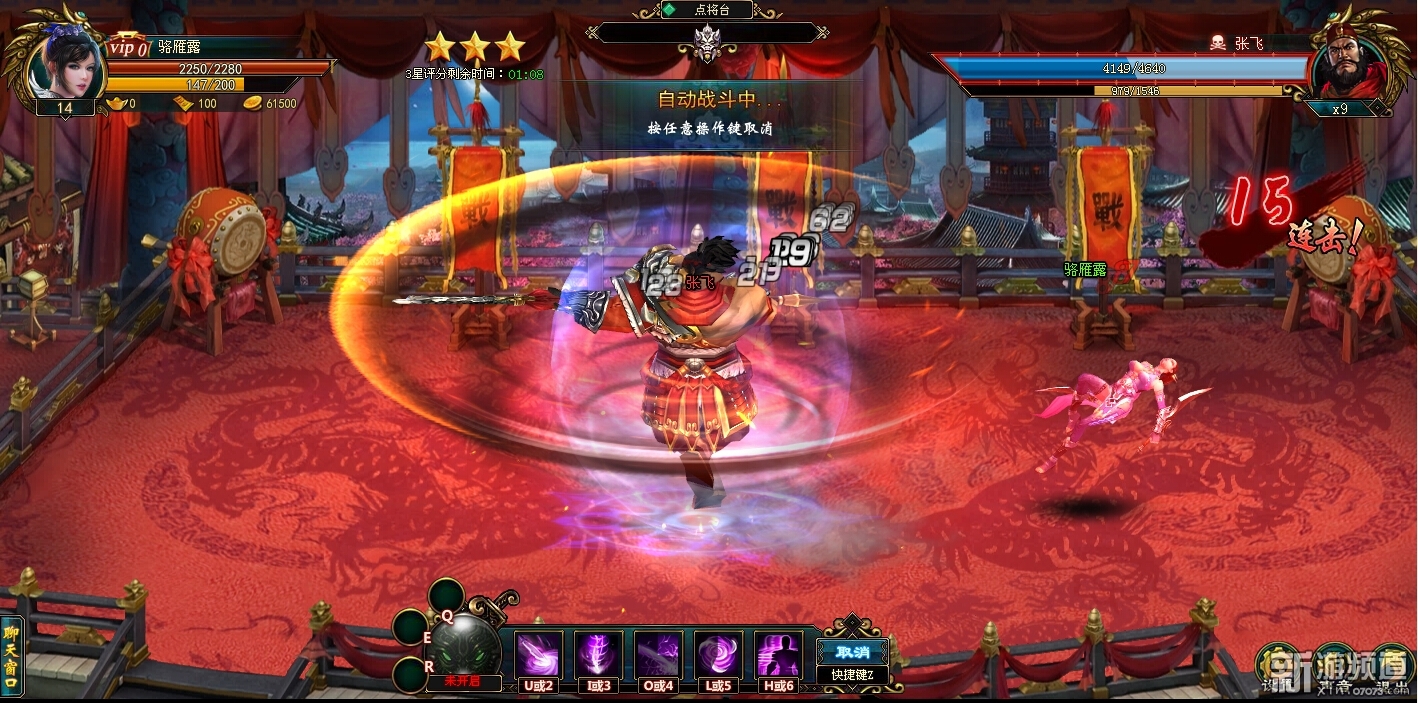The height and width of the screenshot is (703, 1418).
Task: Activate the purple slash skill labeled U或2
Action: coord(538,656)
